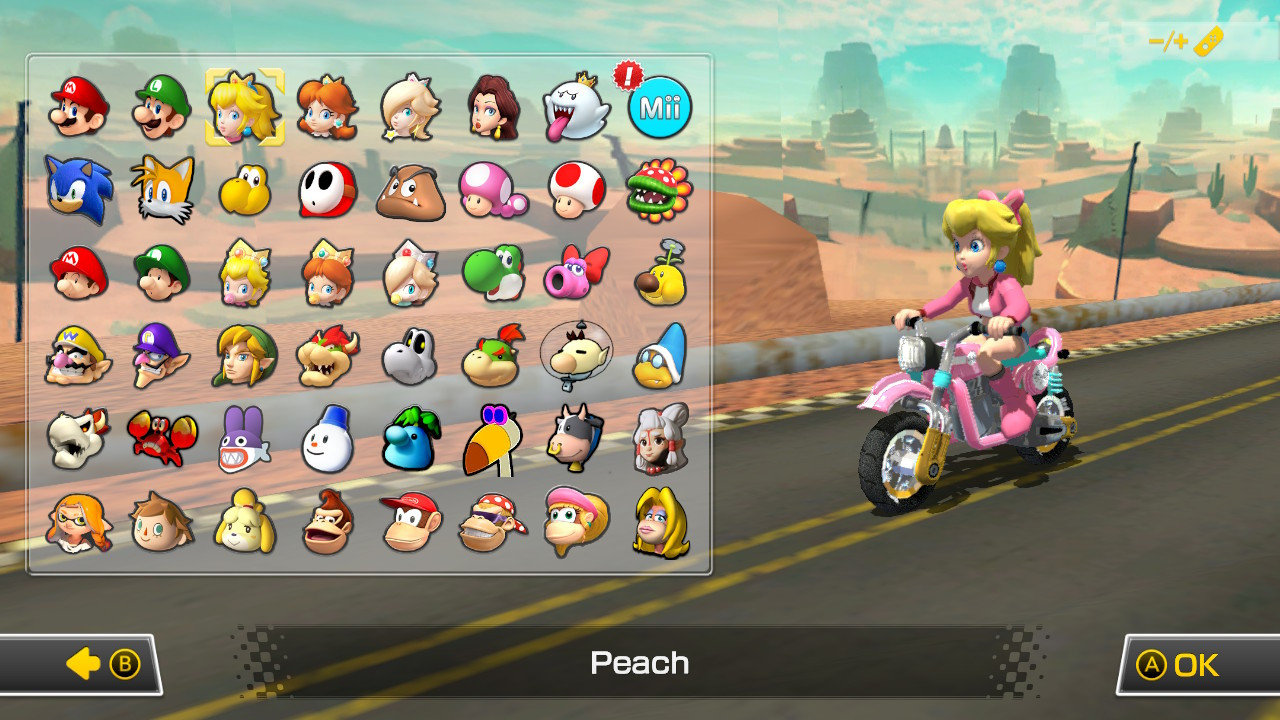
Task: Select Bowser Jr. from the roster
Action: click(492, 356)
